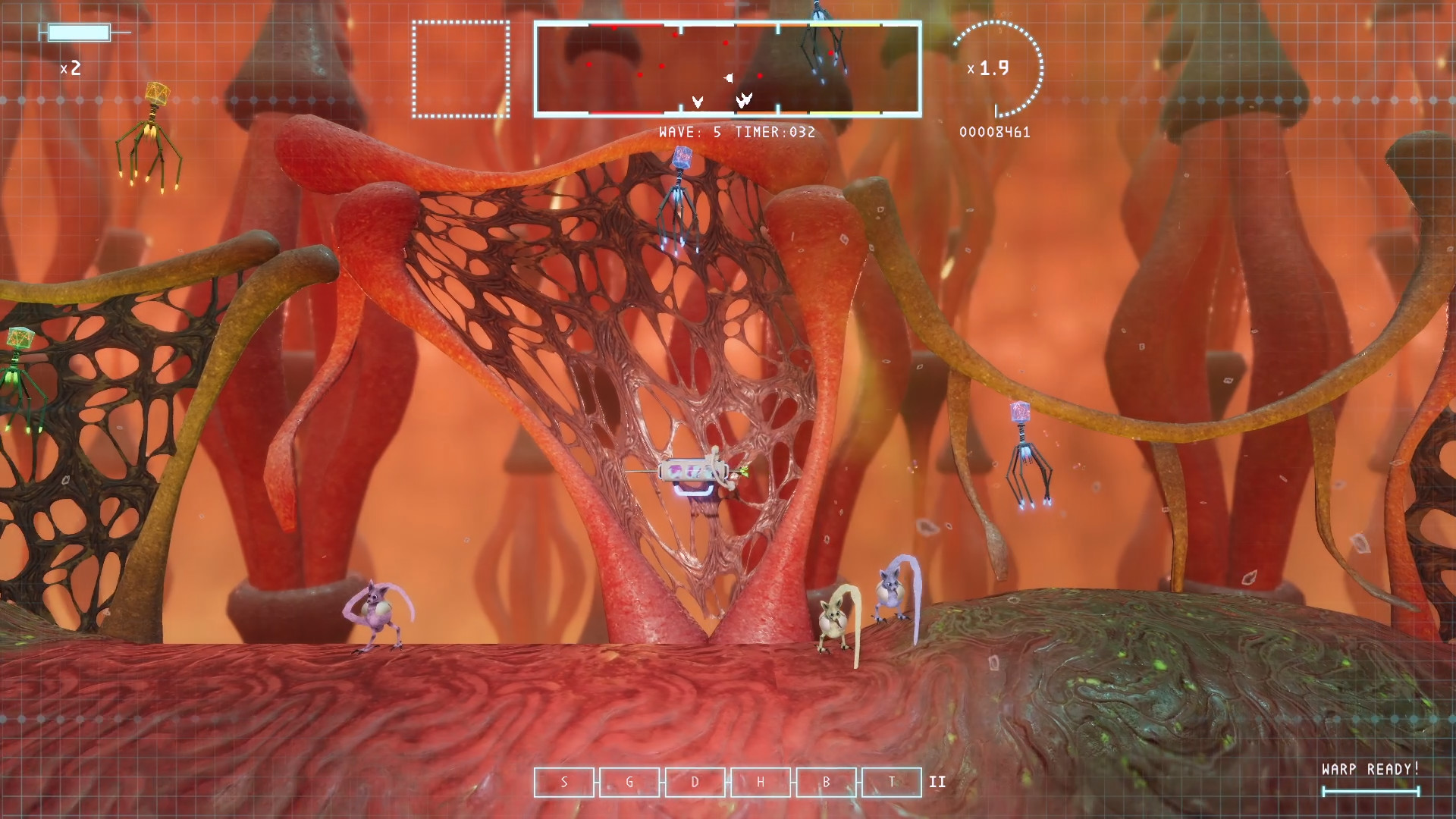Select the S weapon slot
This screenshot has height=819, width=1456.
coord(564,782)
